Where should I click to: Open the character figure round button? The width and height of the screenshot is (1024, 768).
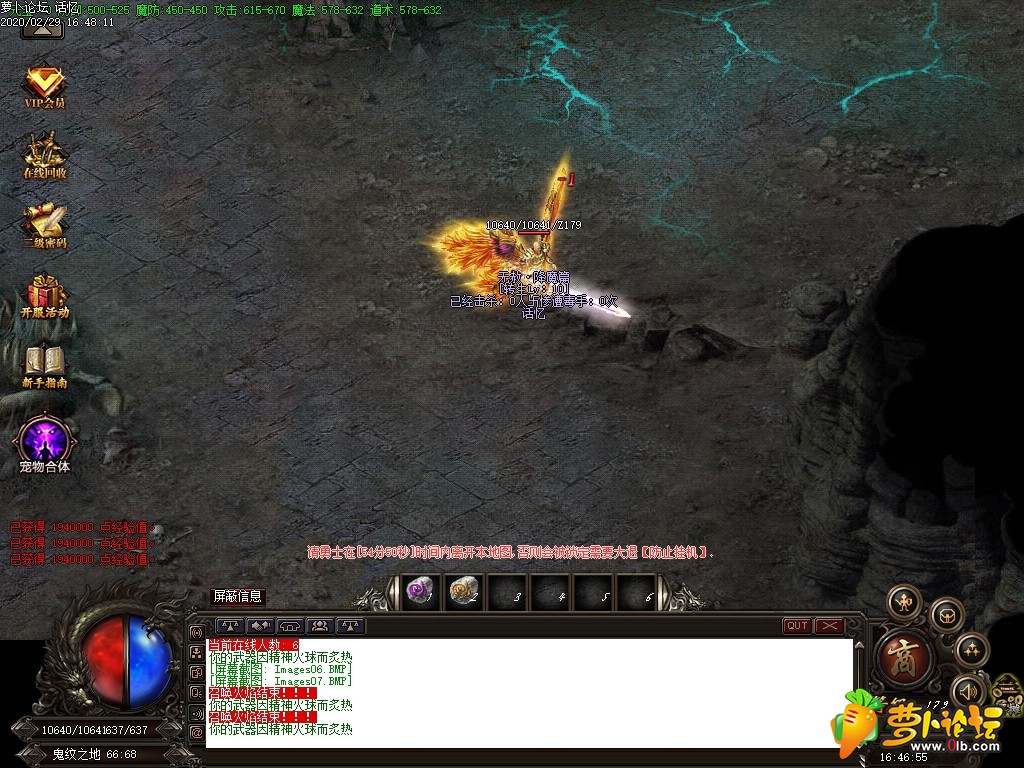coord(905,602)
